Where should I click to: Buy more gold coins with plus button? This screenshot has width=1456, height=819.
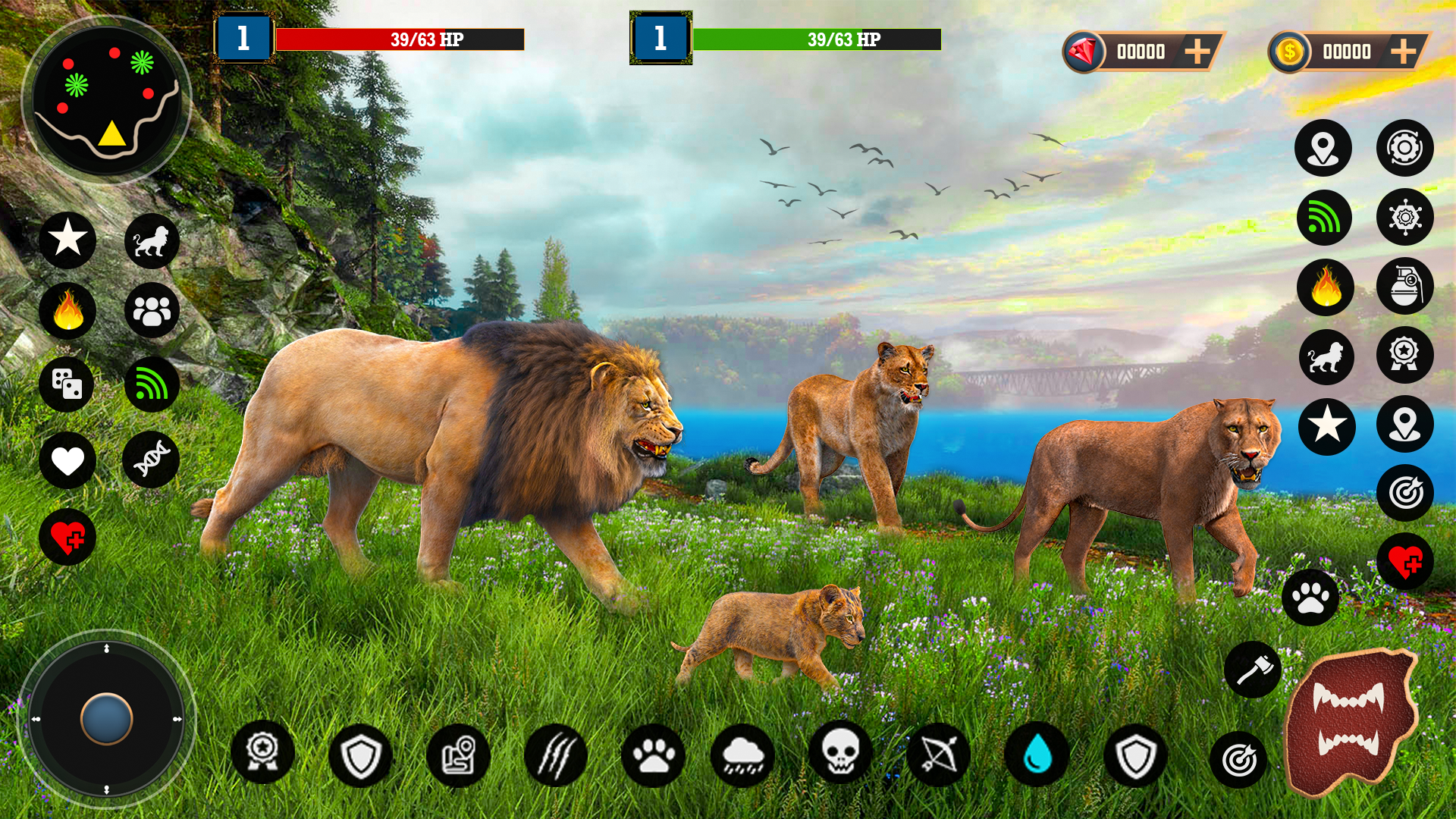click(1403, 52)
